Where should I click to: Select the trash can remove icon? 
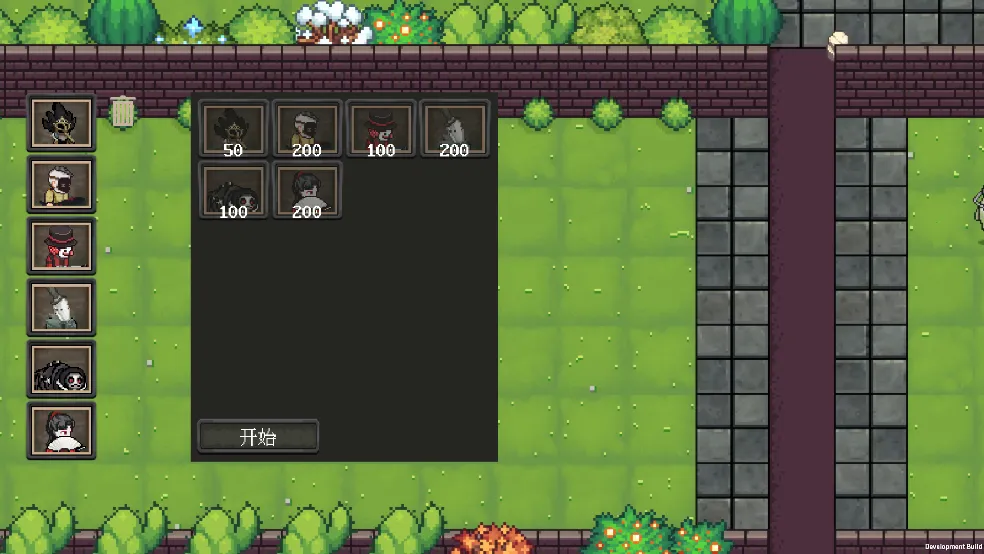click(x=123, y=111)
